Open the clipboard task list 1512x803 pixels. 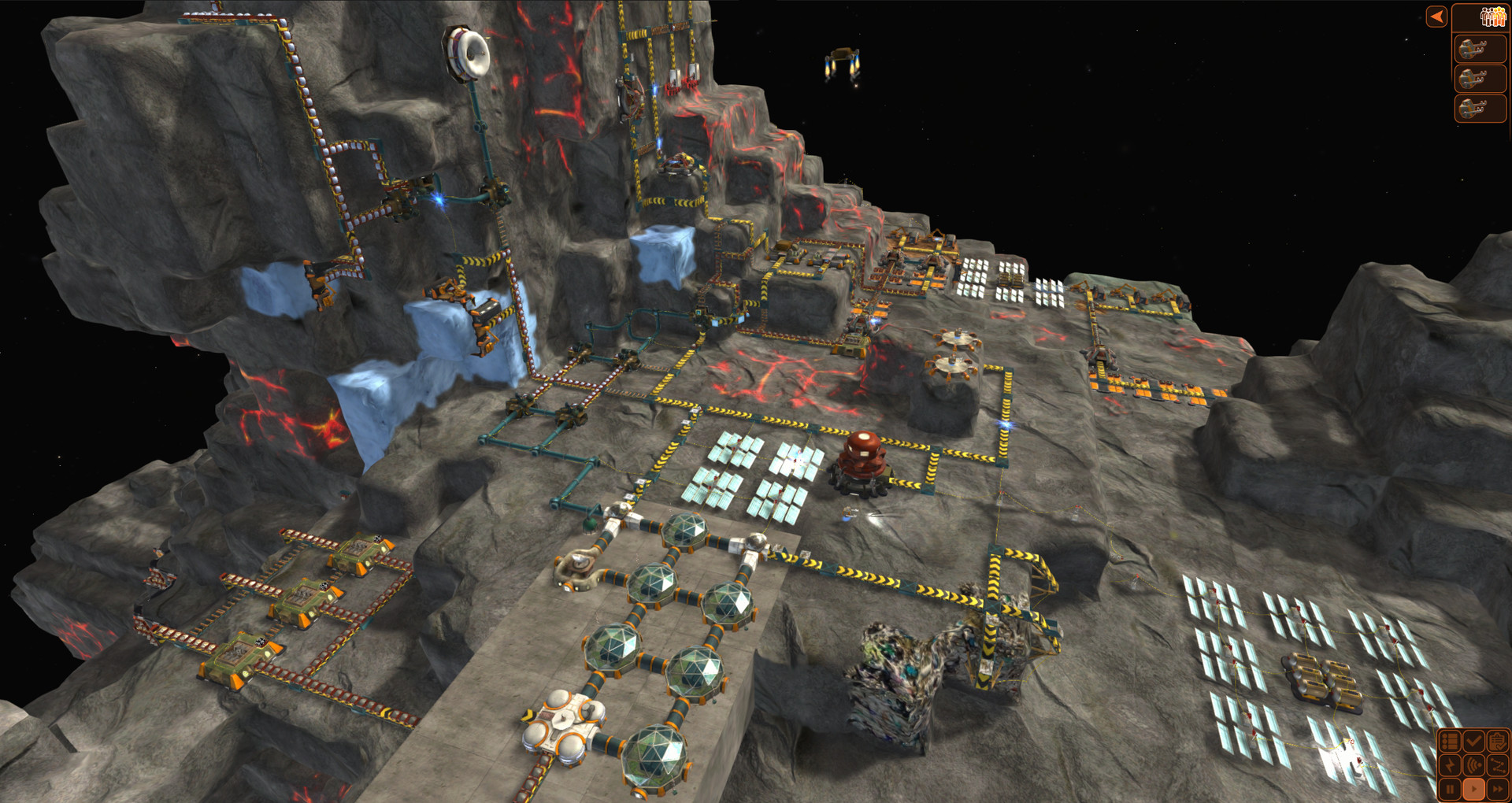point(1497,741)
